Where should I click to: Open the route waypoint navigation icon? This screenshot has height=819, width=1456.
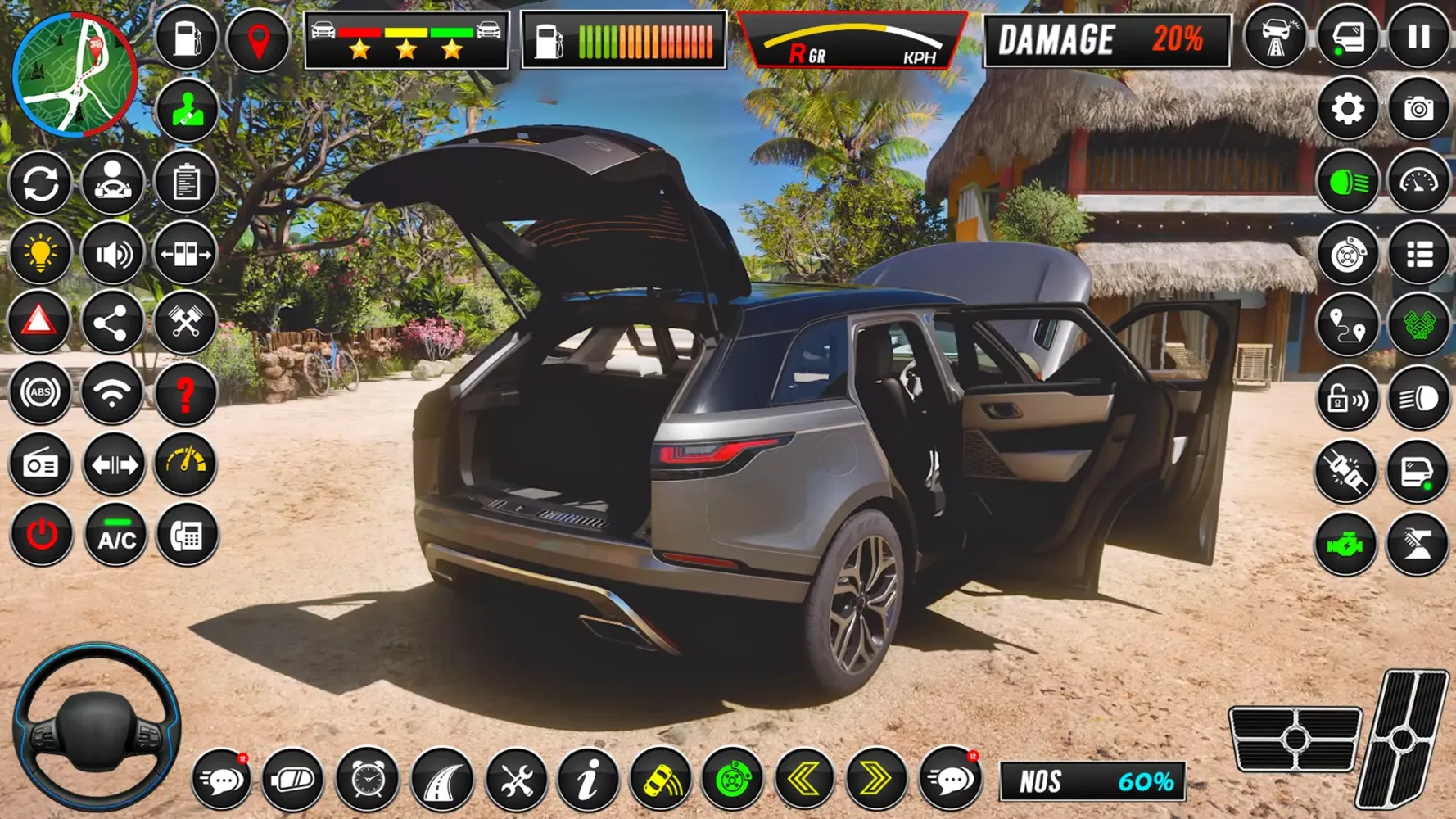tap(1348, 323)
